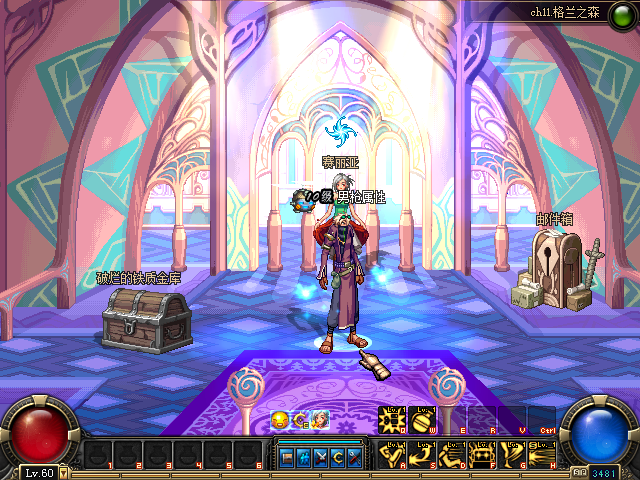The image size is (640, 480).
Task: Activate the skill on the D slot
Action: [x=452, y=455]
